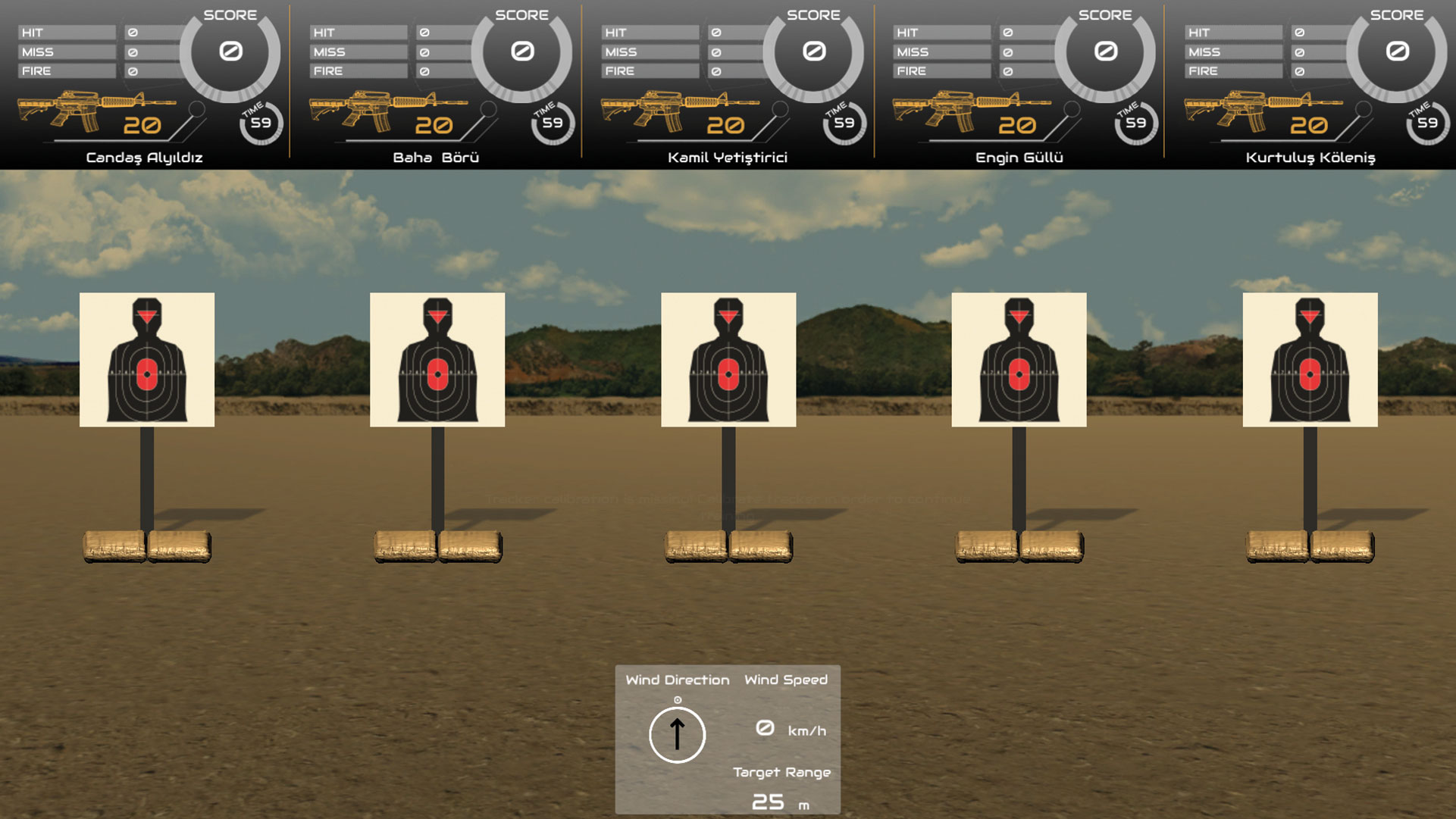Select the Engin Güllü lane header

pyautogui.click(x=1019, y=158)
